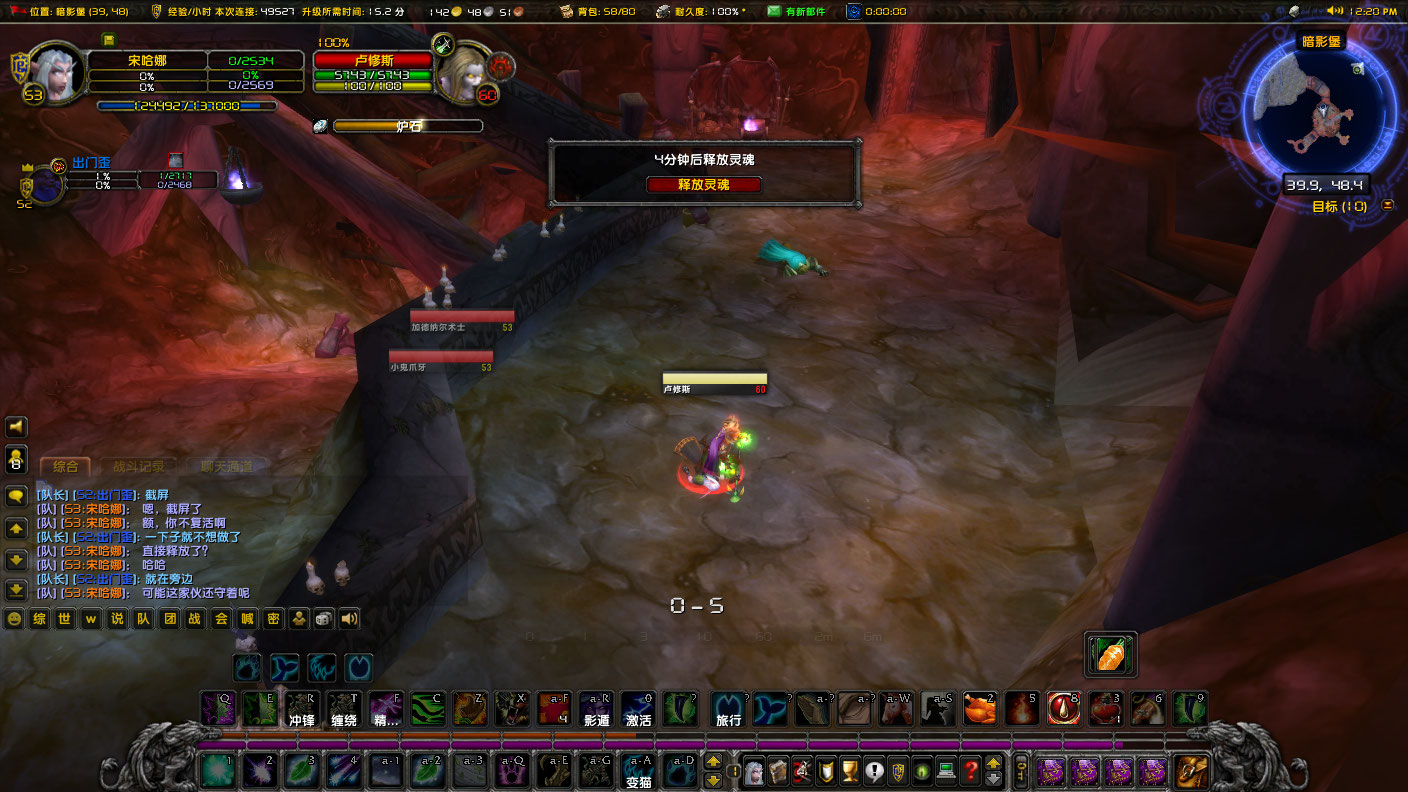Open the achievements trophy icon
This screenshot has height=792, width=1408.
click(849, 770)
